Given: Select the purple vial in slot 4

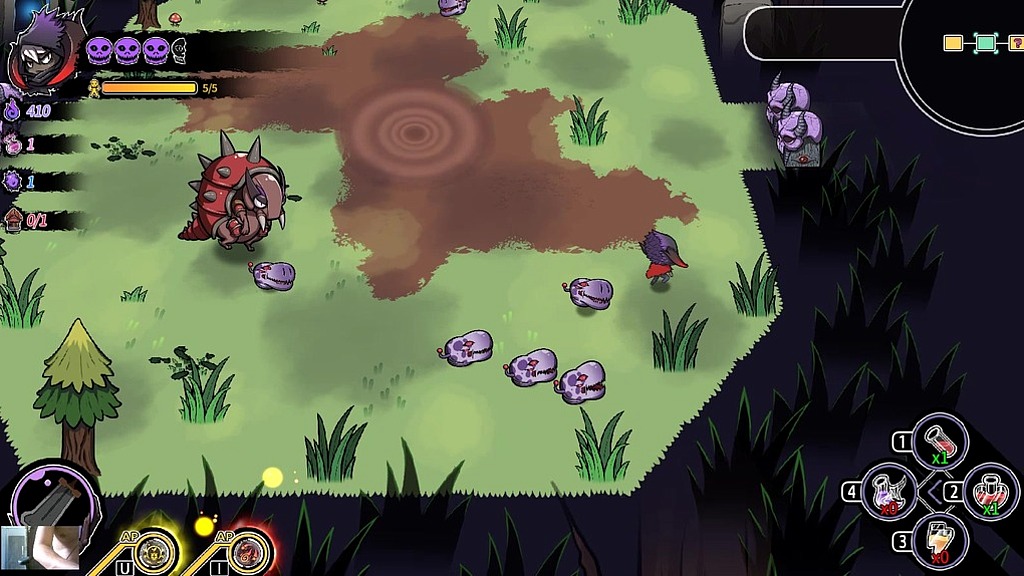Looking at the screenshot, I should pyautogui.click(x=889, y=491).
